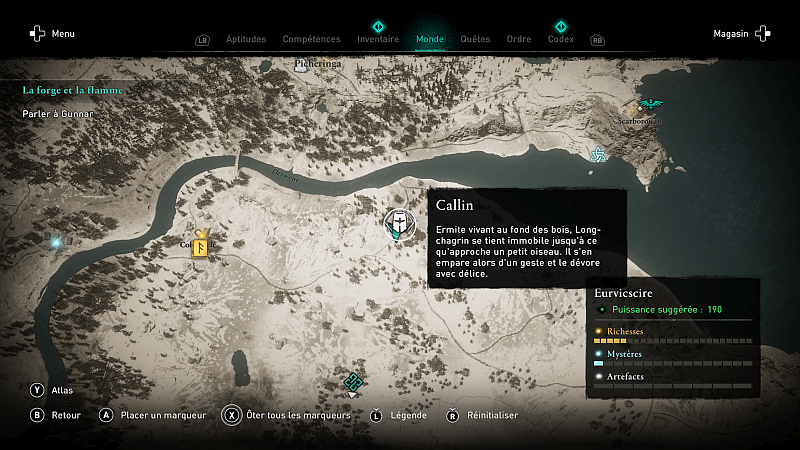Viewport: 800px width, 450px height.
Task: Switch to the Inventaire tab
Action: point(378,39)
